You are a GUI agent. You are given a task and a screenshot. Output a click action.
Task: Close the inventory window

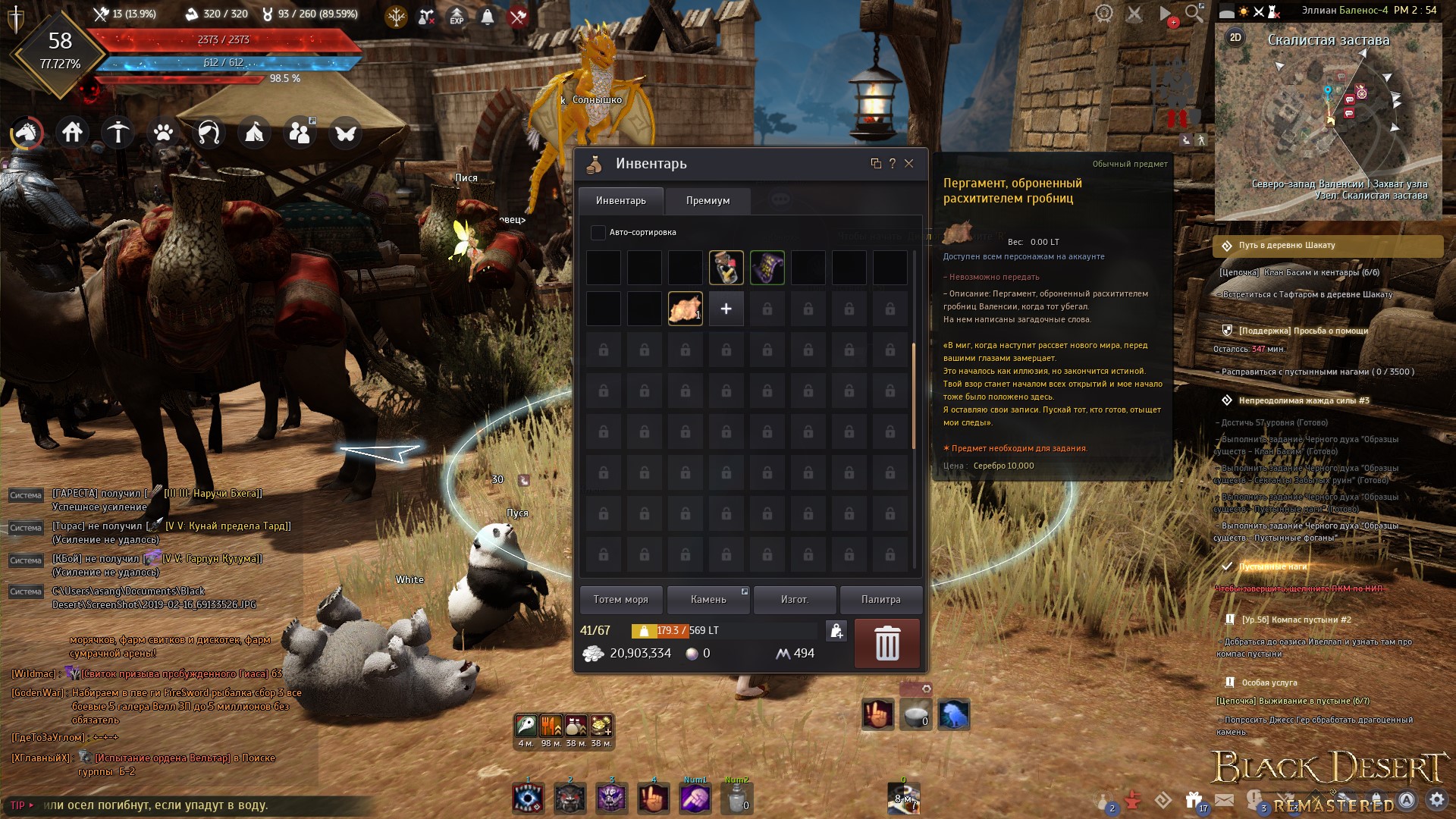pos(908,164)
